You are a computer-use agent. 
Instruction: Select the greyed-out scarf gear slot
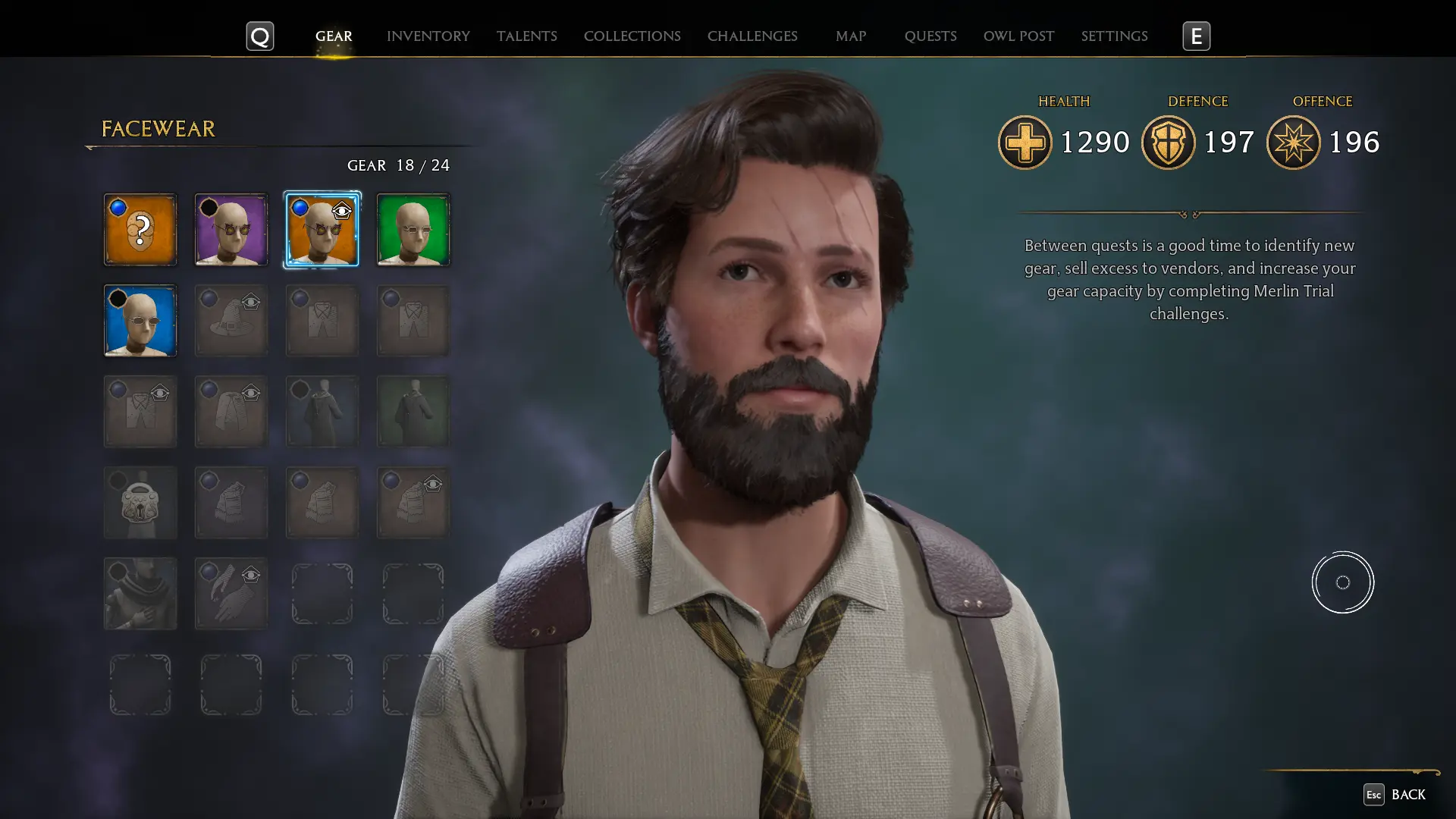140,594
